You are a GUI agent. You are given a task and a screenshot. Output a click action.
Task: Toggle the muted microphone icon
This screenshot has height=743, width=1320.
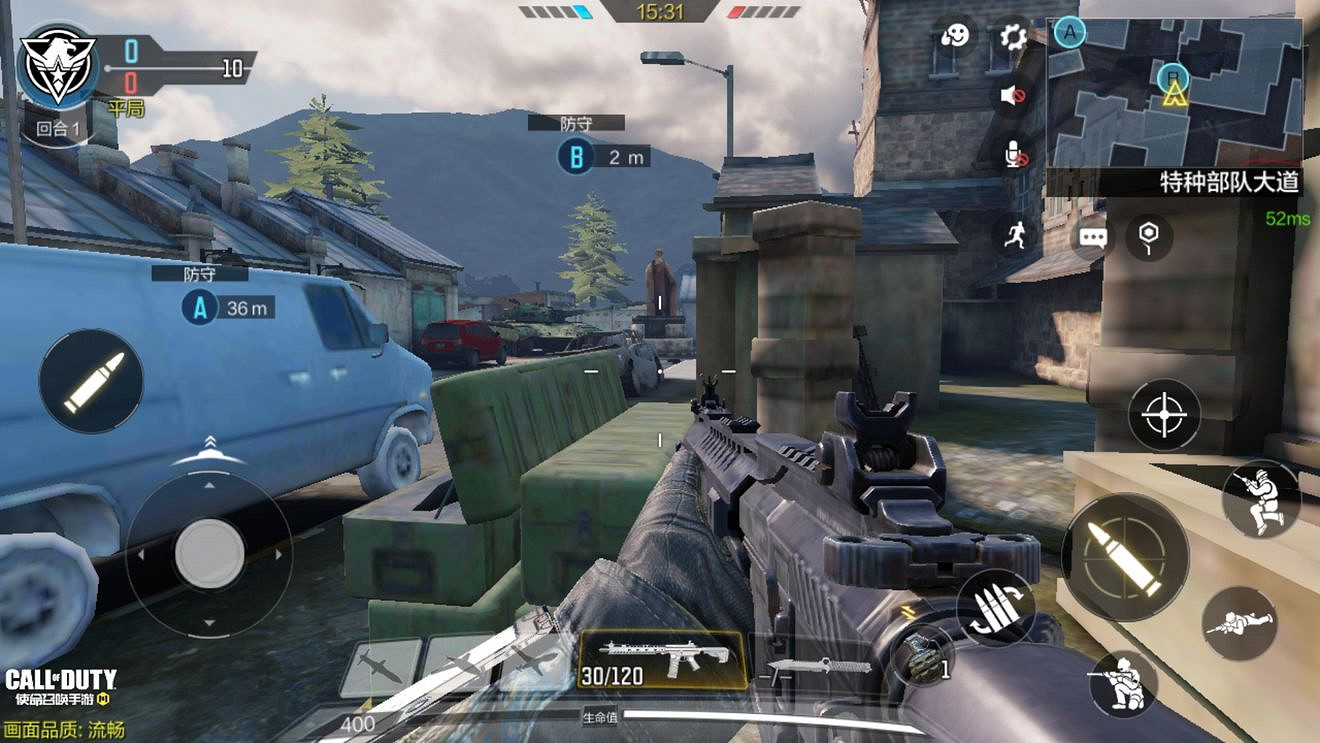(1015, 153)
